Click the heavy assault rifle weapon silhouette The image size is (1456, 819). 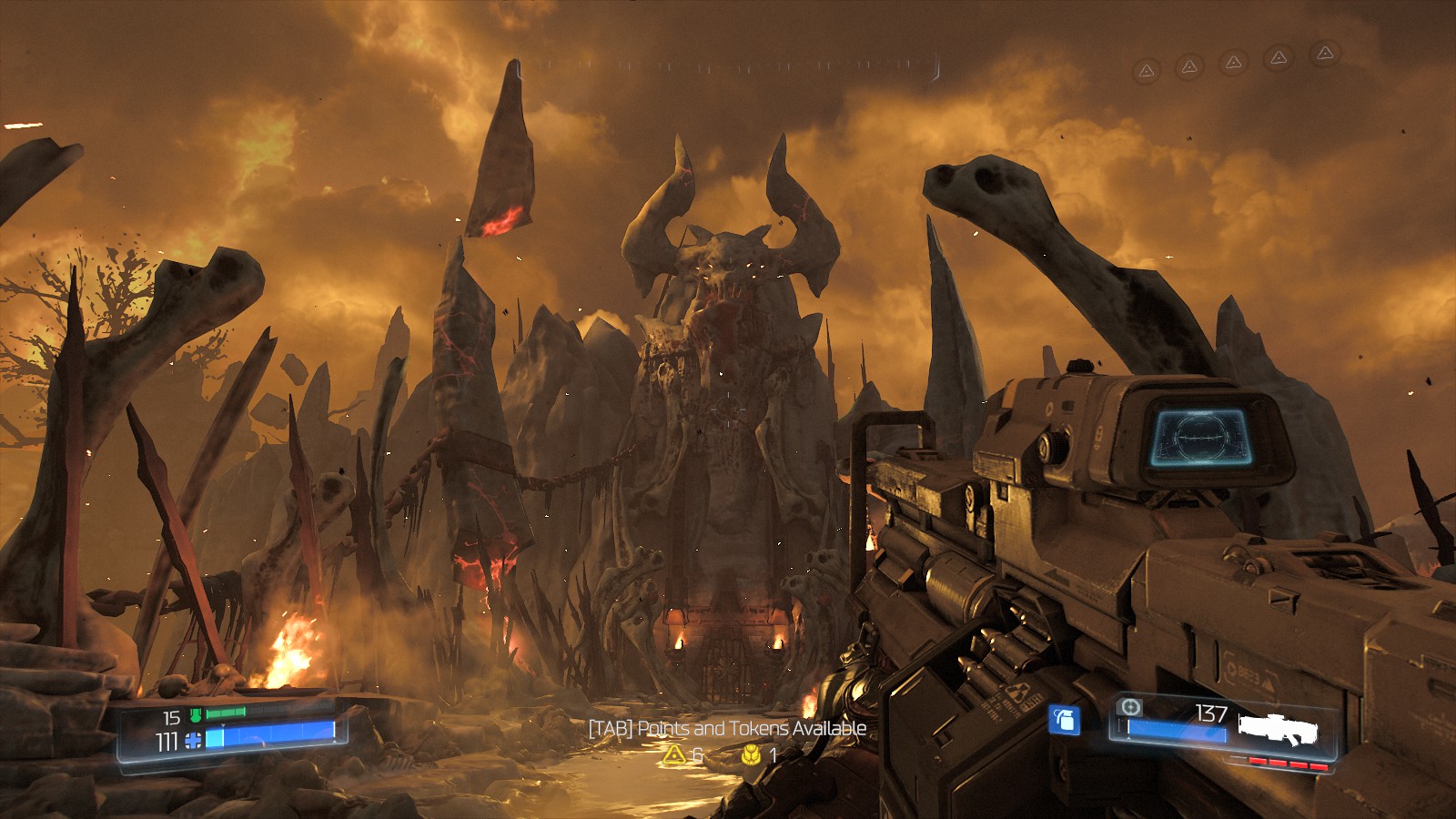coord(1278,730)
